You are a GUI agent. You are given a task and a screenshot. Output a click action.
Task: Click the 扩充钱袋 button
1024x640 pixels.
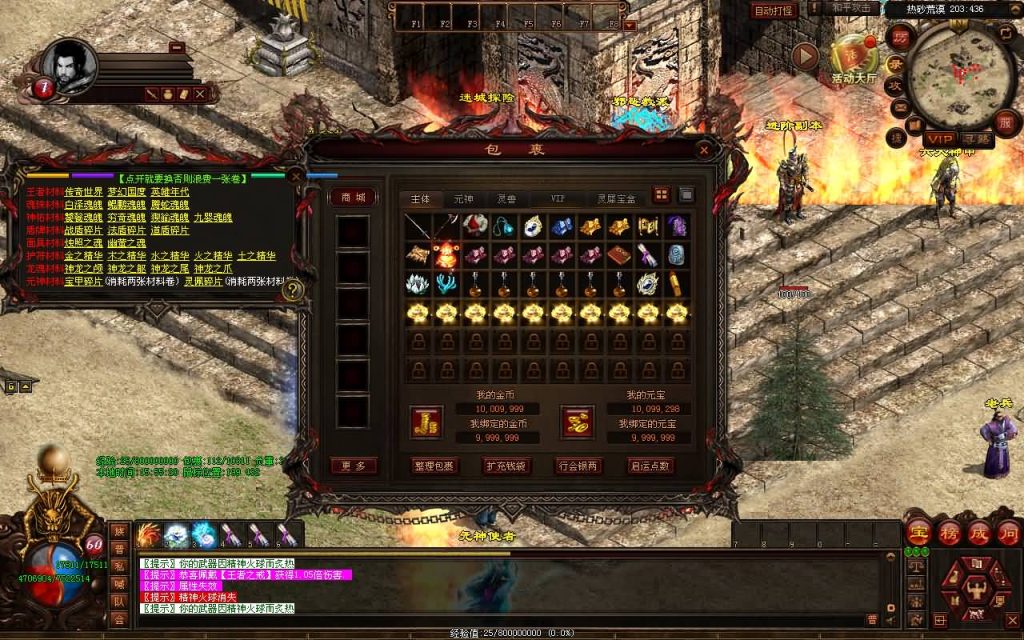tap(507, 466)
